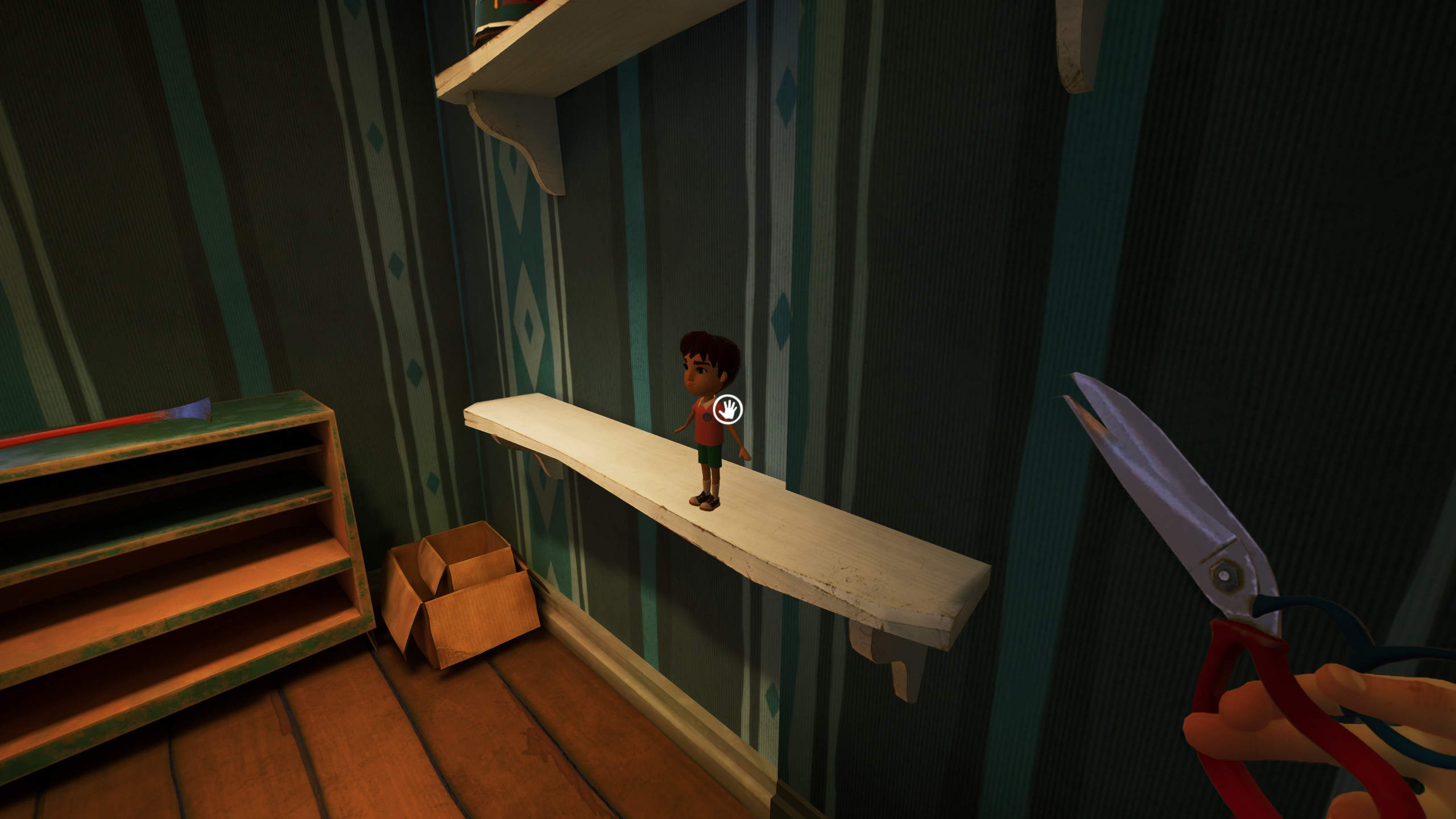Click the hand grab interaction icon

tap(728, 409)
